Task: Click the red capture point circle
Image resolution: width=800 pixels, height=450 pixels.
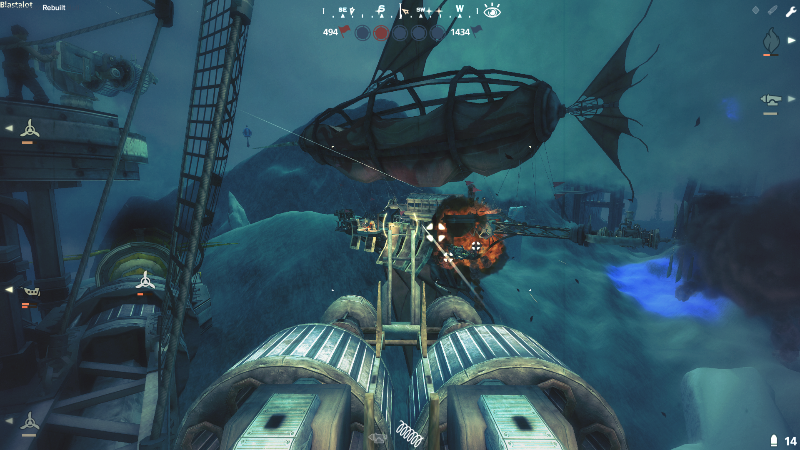Action: coord(381,33)
